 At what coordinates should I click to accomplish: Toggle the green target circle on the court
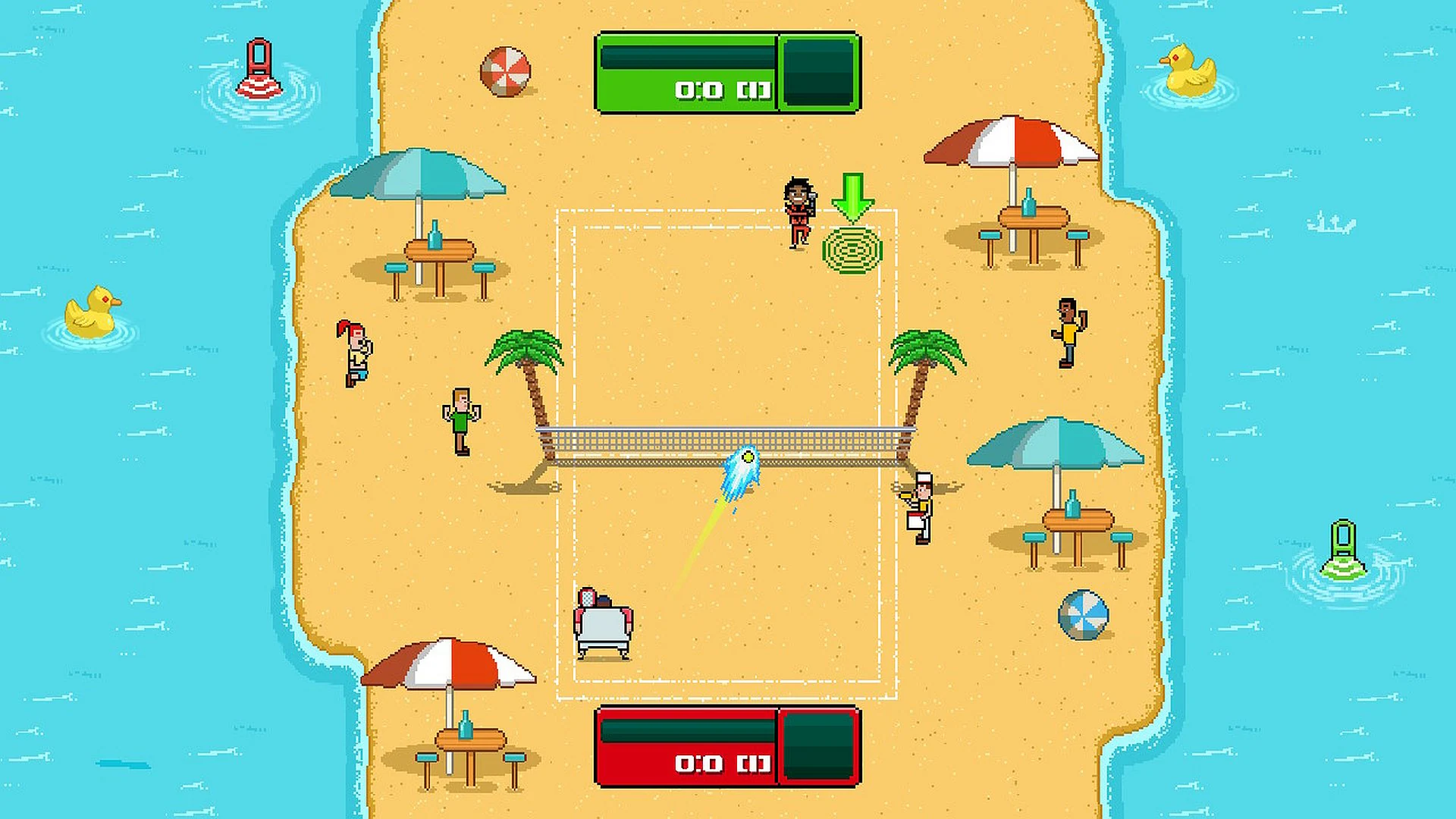pos(853,248)
